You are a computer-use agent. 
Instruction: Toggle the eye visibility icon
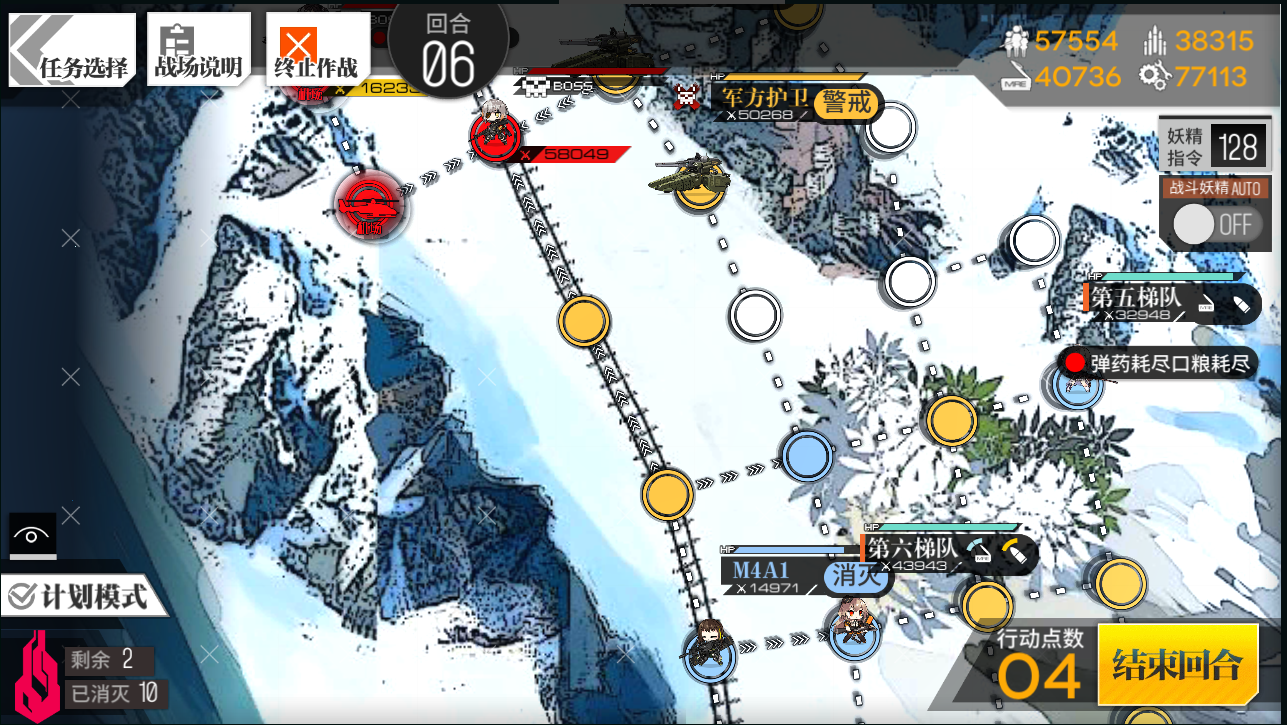point(33,536)
